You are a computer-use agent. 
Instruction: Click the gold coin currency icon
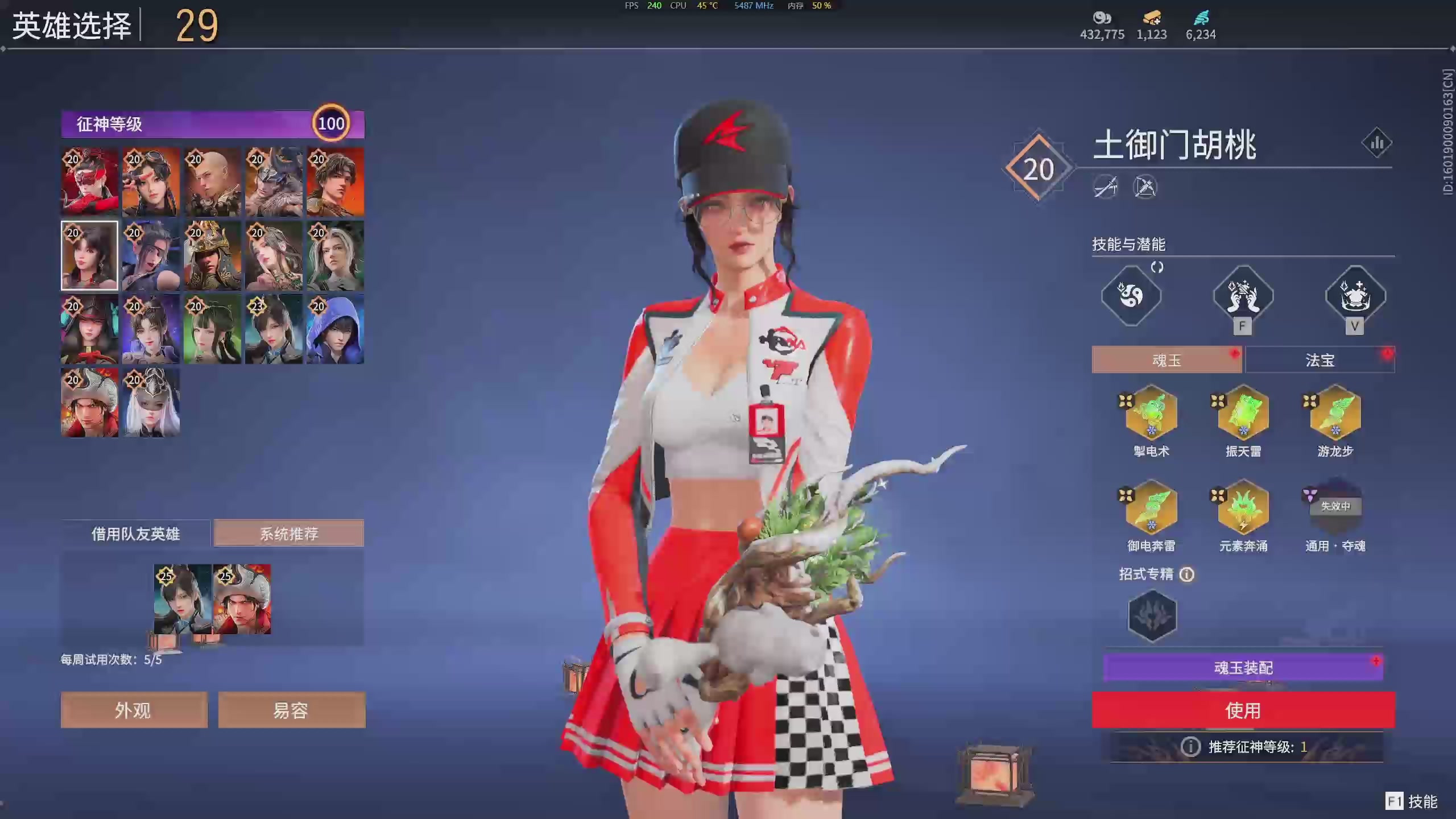tap(1102, 19)
